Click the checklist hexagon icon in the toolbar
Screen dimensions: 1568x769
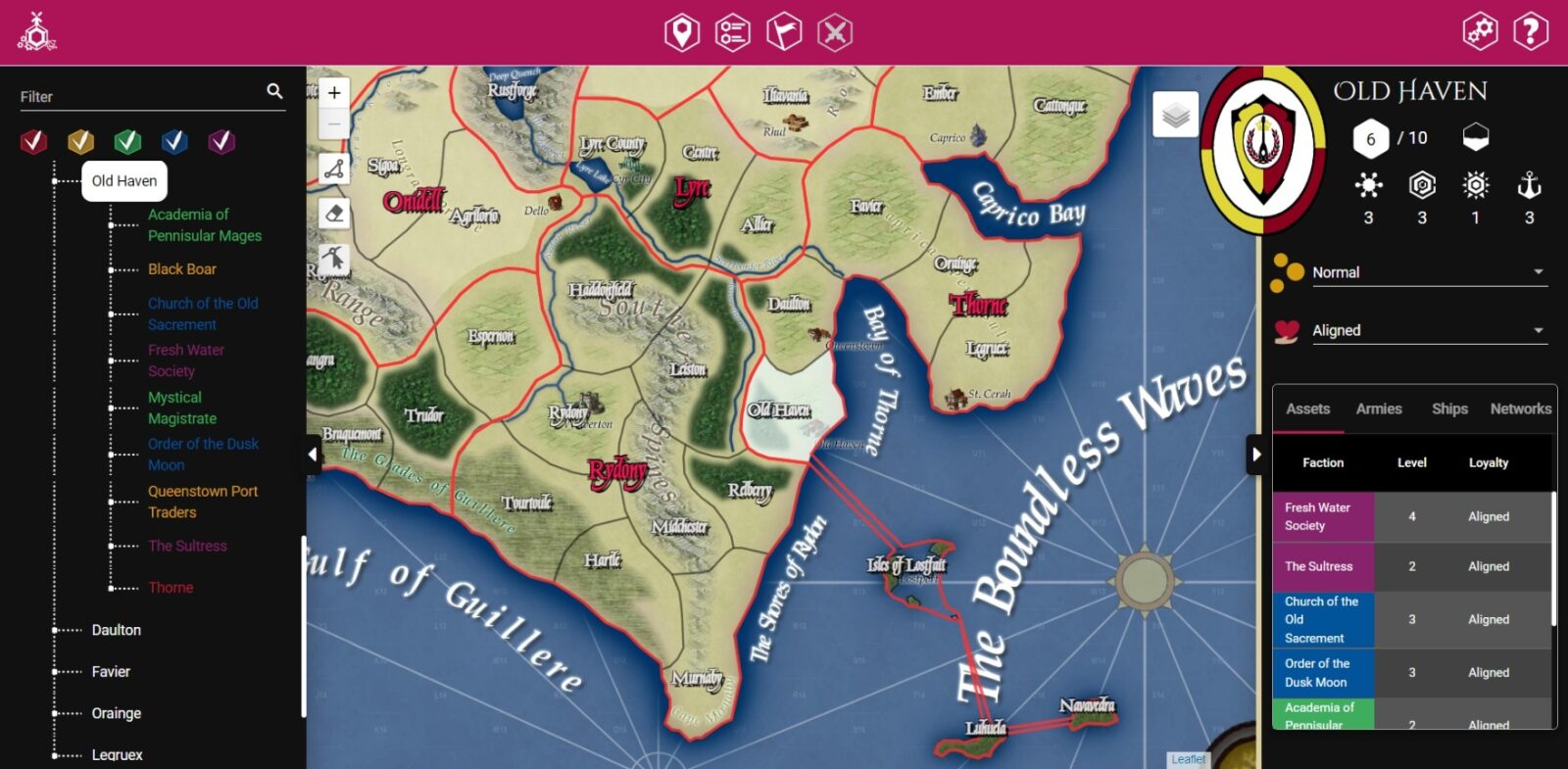732,30
